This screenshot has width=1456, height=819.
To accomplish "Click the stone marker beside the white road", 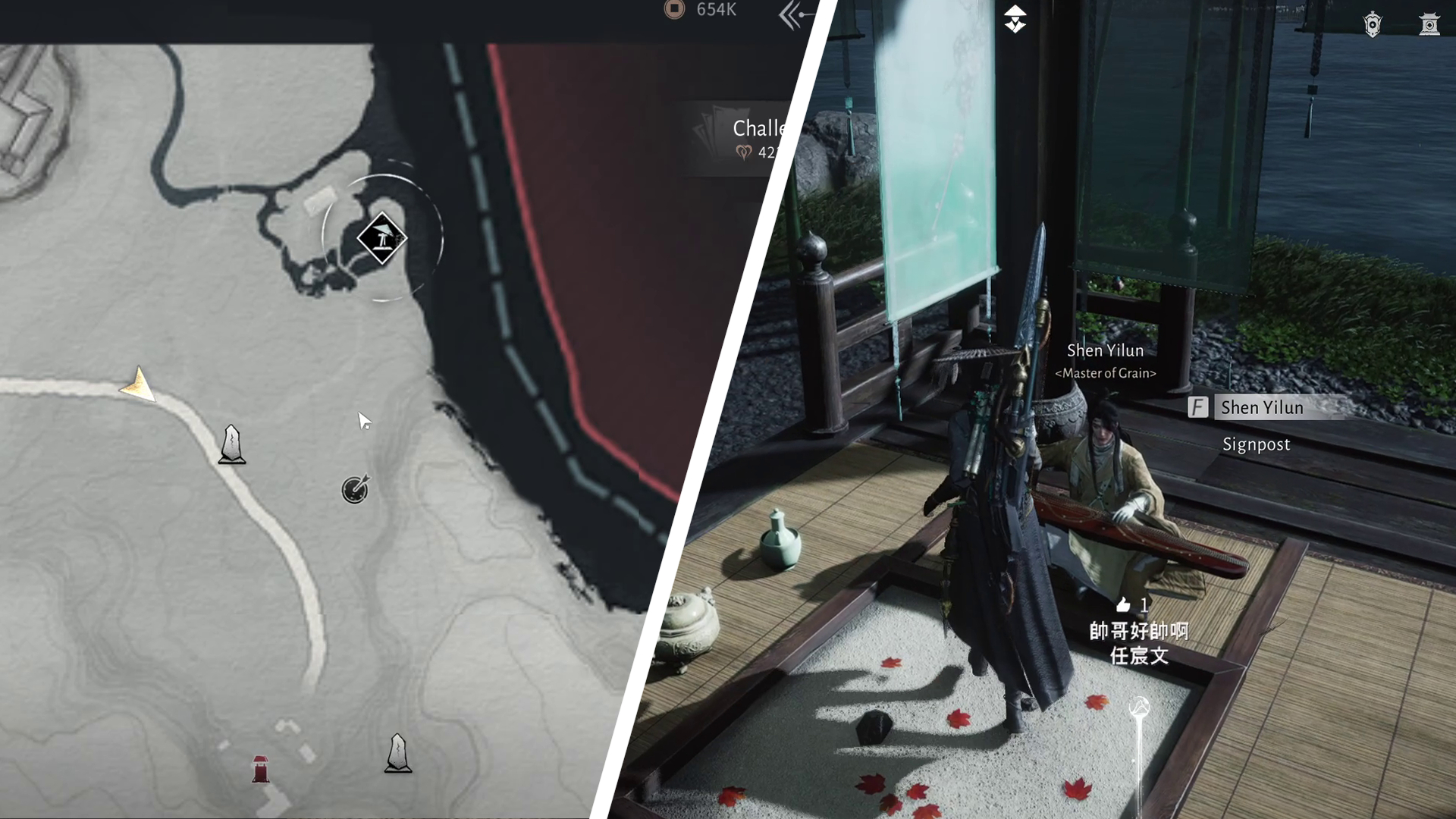I will pyautogui.click(x=232, y=445).
